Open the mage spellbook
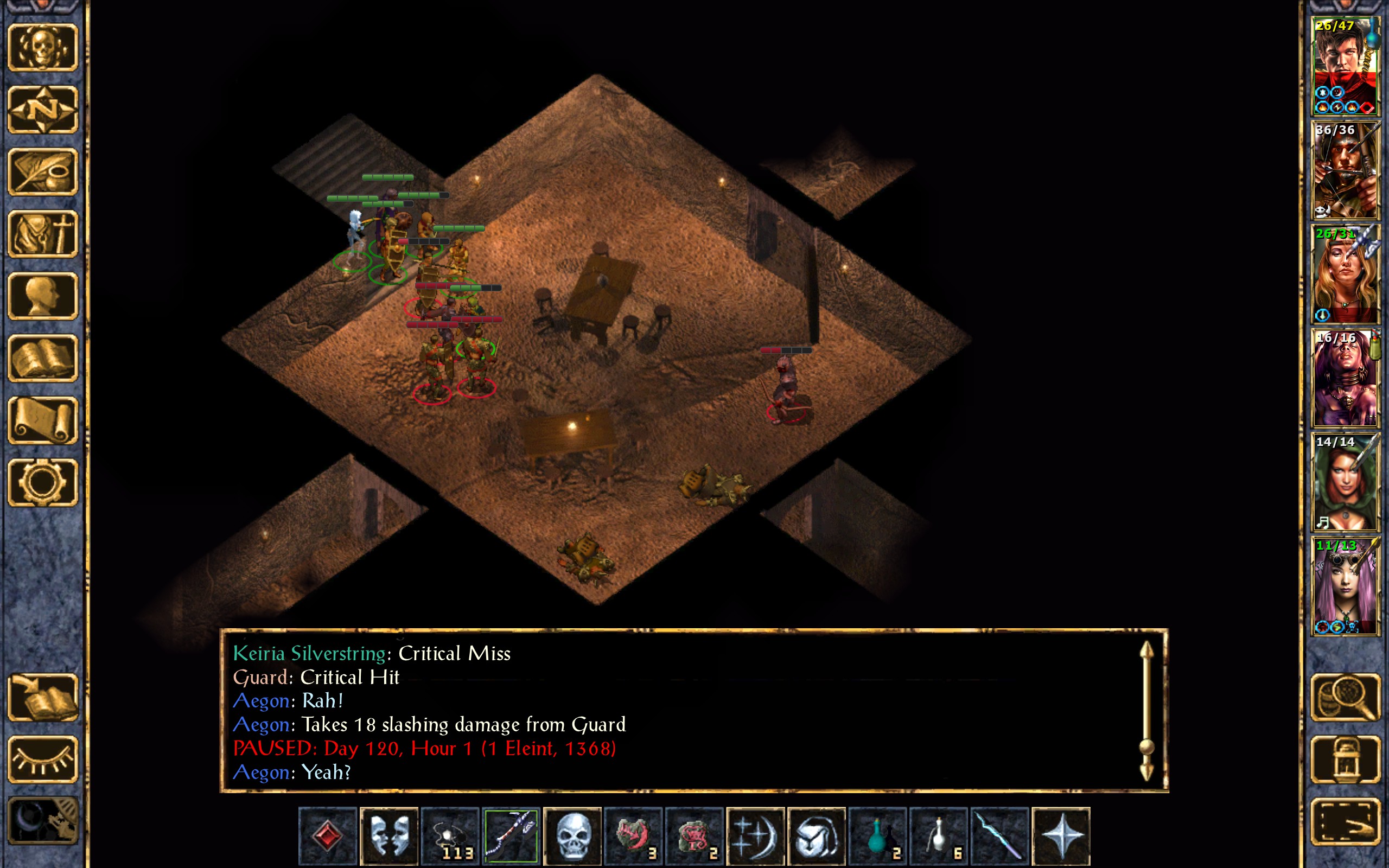The height and width of the screenshot is (868, 1389). [43, 358]
